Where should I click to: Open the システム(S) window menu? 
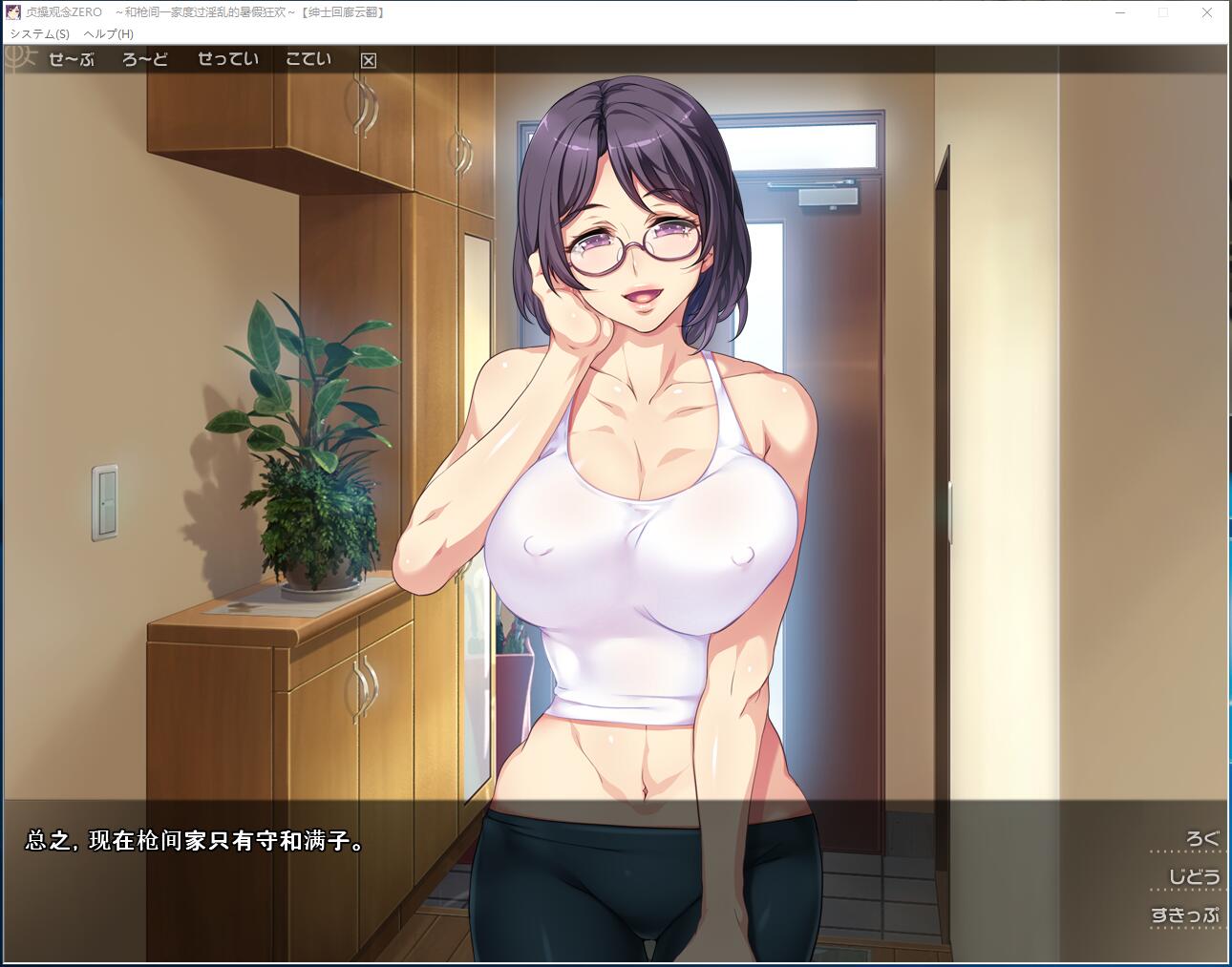point(40,33)
